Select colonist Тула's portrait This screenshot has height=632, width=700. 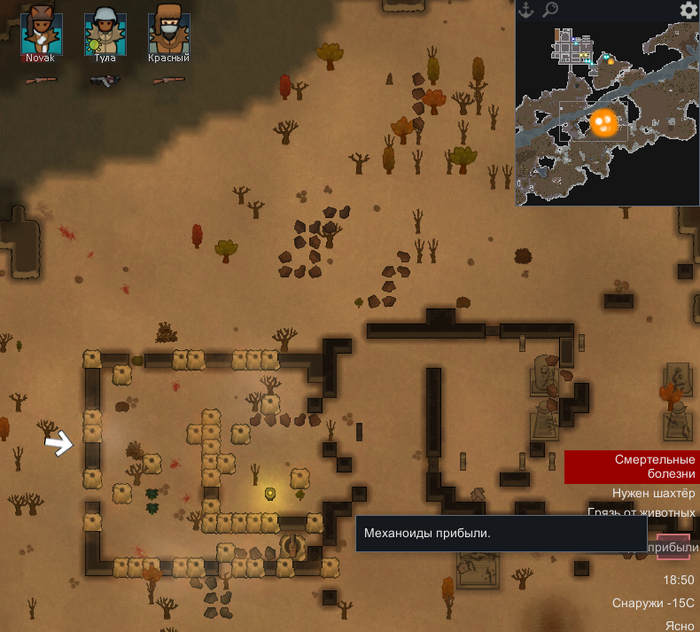point(104,31)
